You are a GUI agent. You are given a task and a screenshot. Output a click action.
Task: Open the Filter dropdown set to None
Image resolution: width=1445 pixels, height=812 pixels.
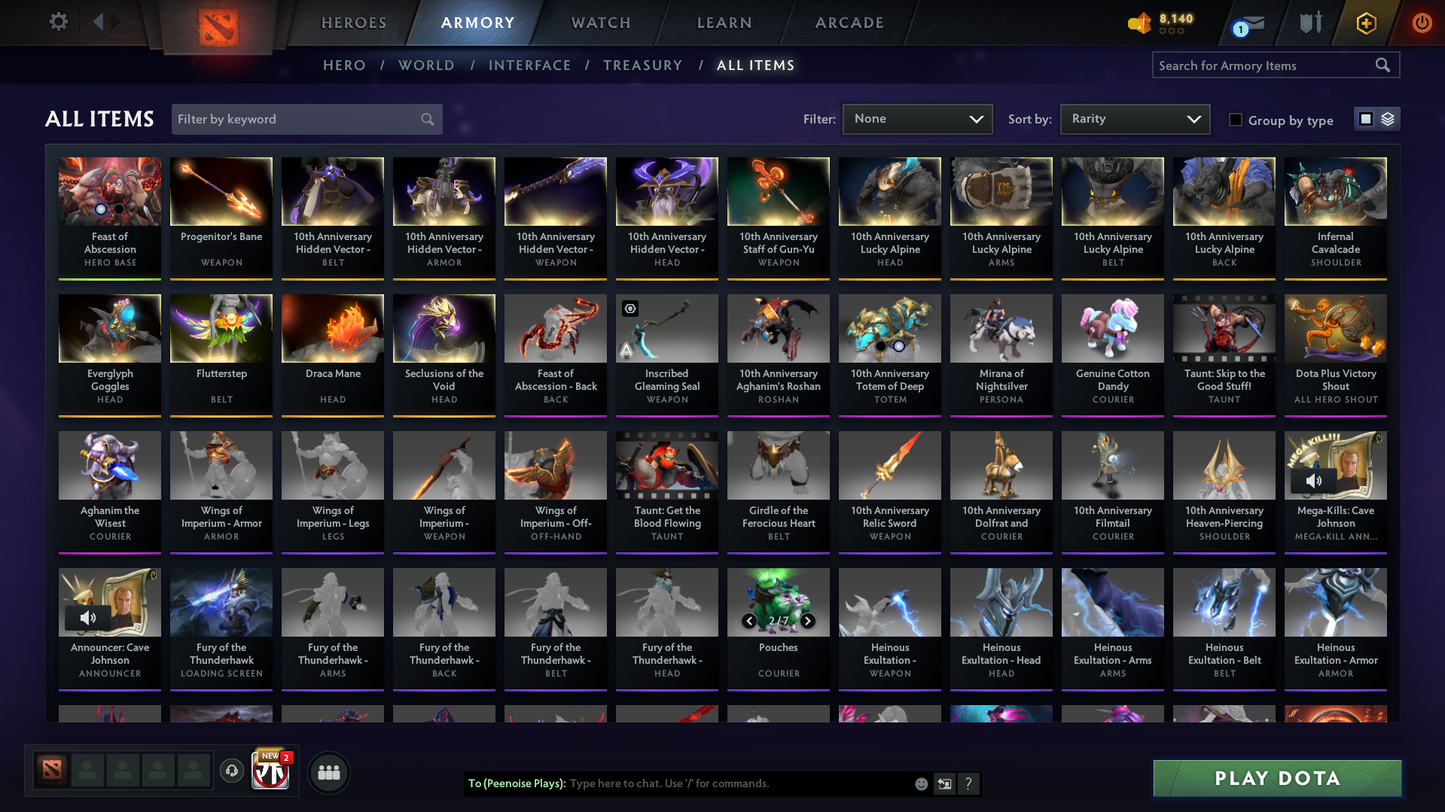(x=916, y=118)
